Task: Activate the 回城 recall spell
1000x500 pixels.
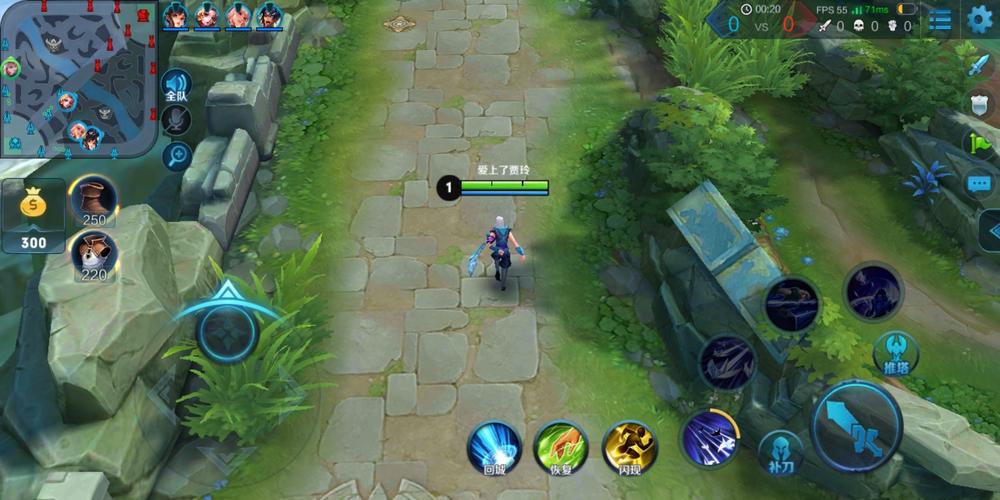Action: [495, 446]
